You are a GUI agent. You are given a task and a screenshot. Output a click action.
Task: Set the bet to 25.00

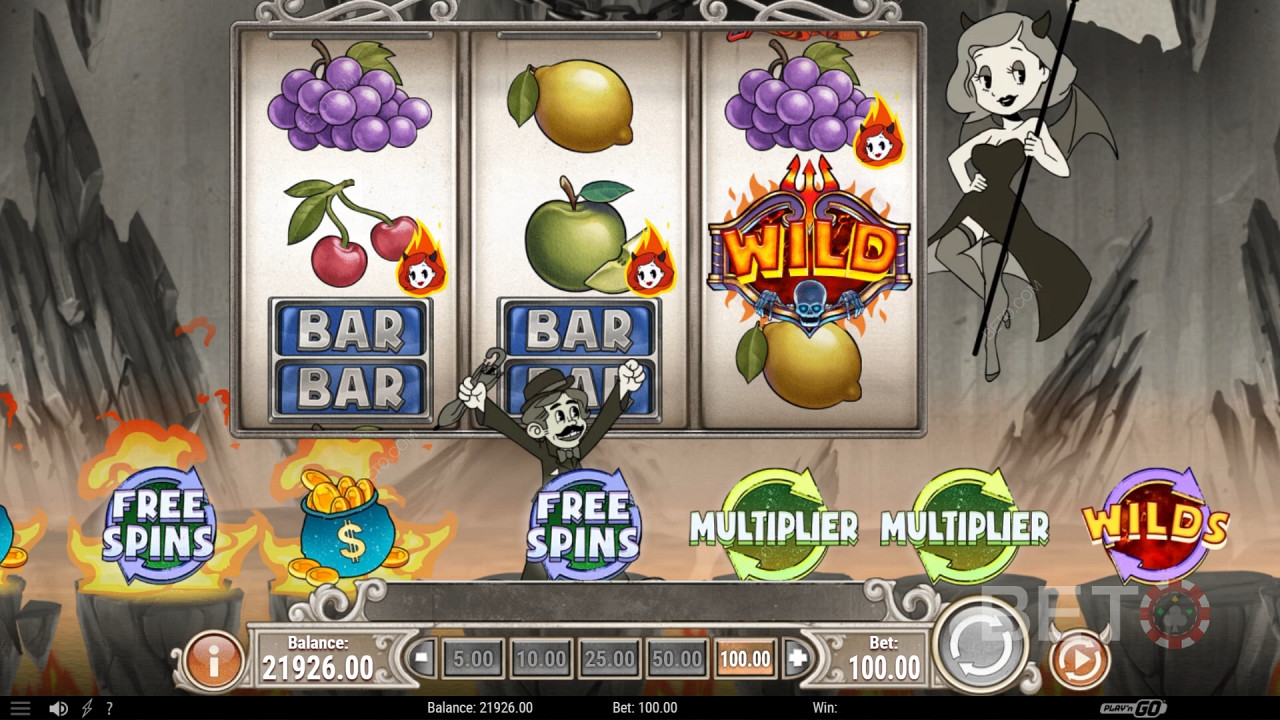click(x=609, y=659)
